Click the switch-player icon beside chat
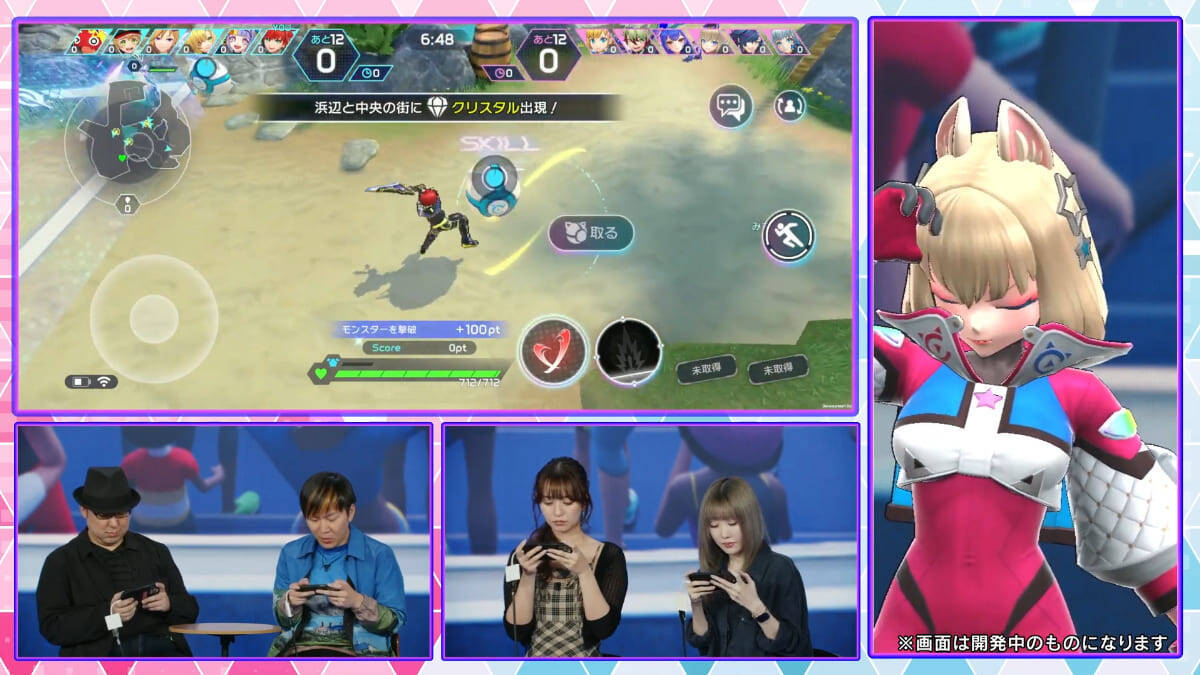The image size is (1200, 675). tap(790, 105)
